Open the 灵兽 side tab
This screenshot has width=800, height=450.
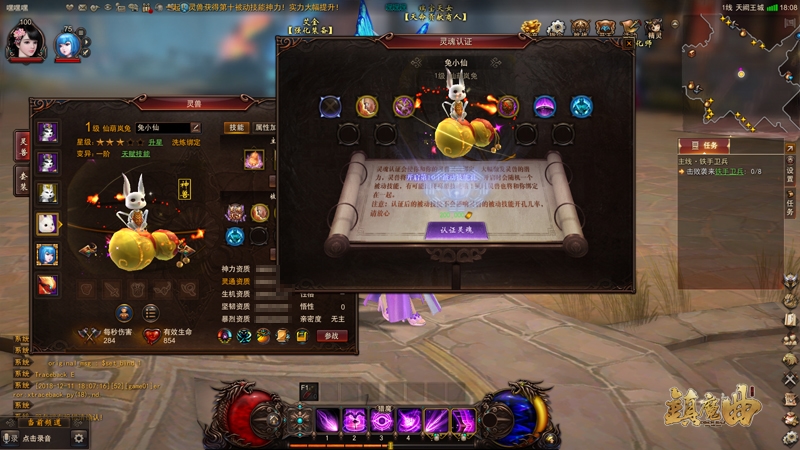pyautogui.click(x=22, y=144)
